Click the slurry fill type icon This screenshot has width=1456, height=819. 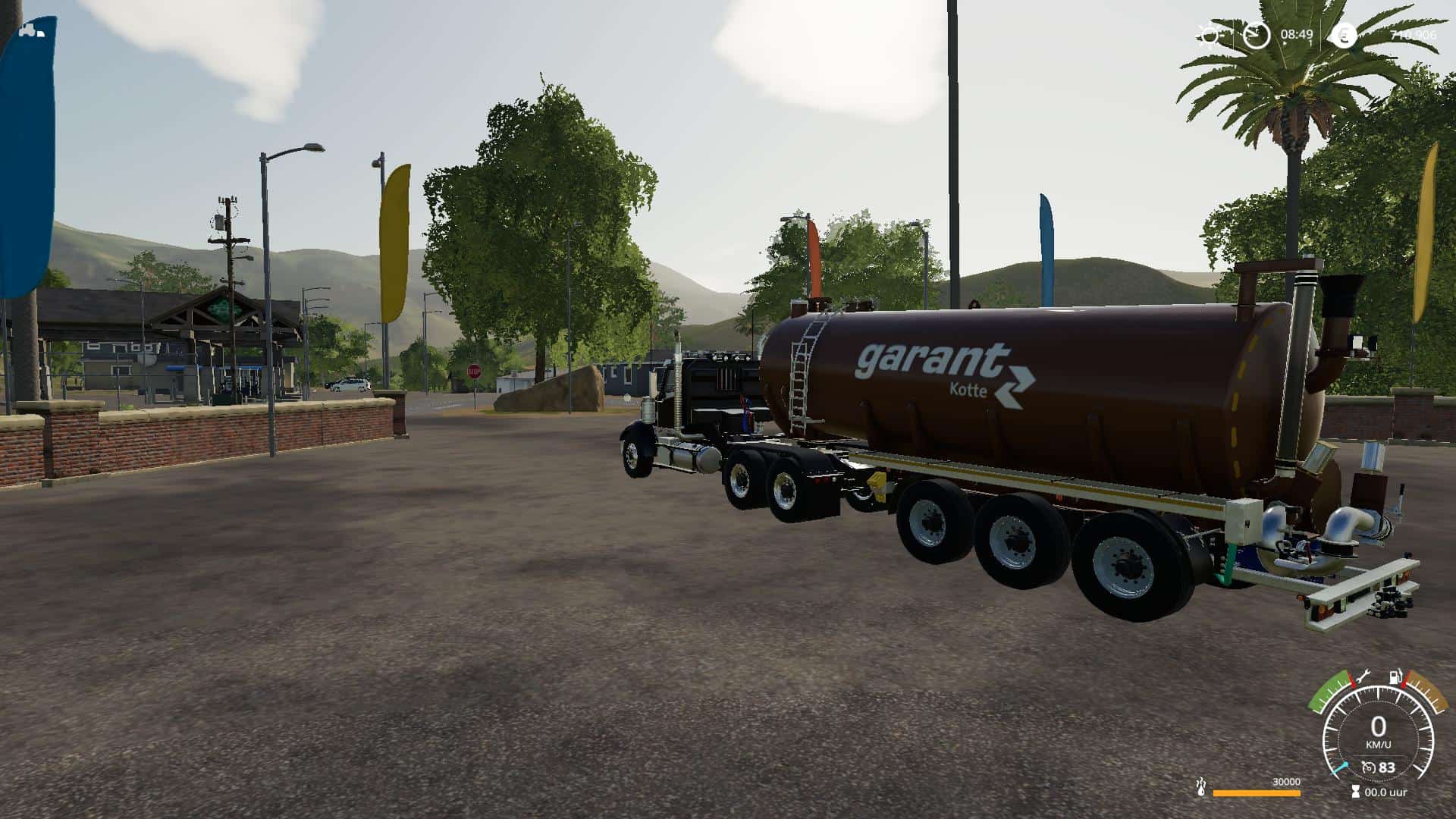pos(1200,787)
